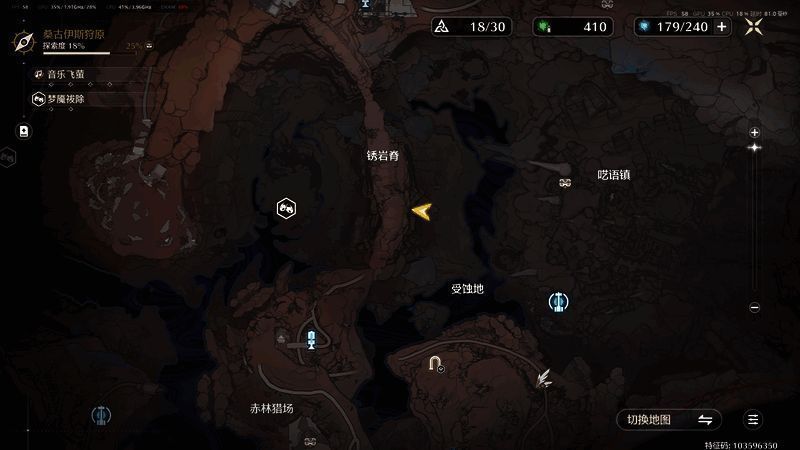Select the yellow player arrow marker
Viewport: 800px width, 450px height.
click(x=421, y=210)
